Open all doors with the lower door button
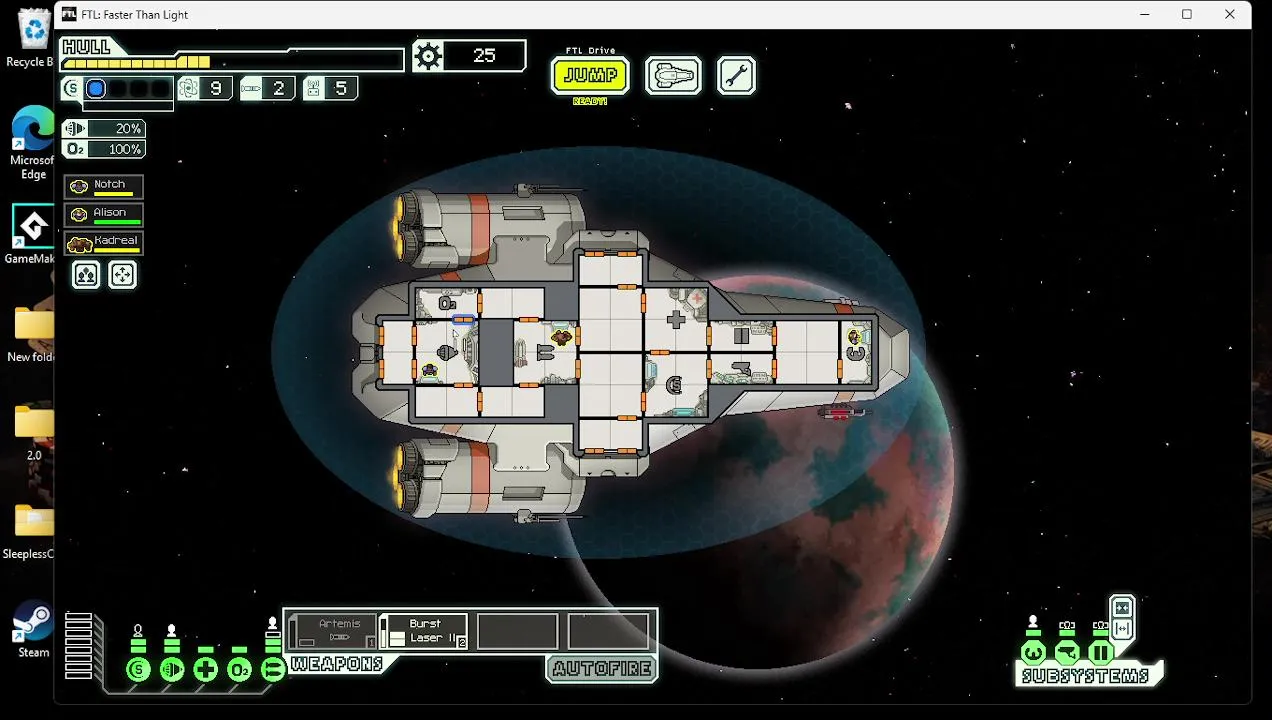 tap(1122, 628)
